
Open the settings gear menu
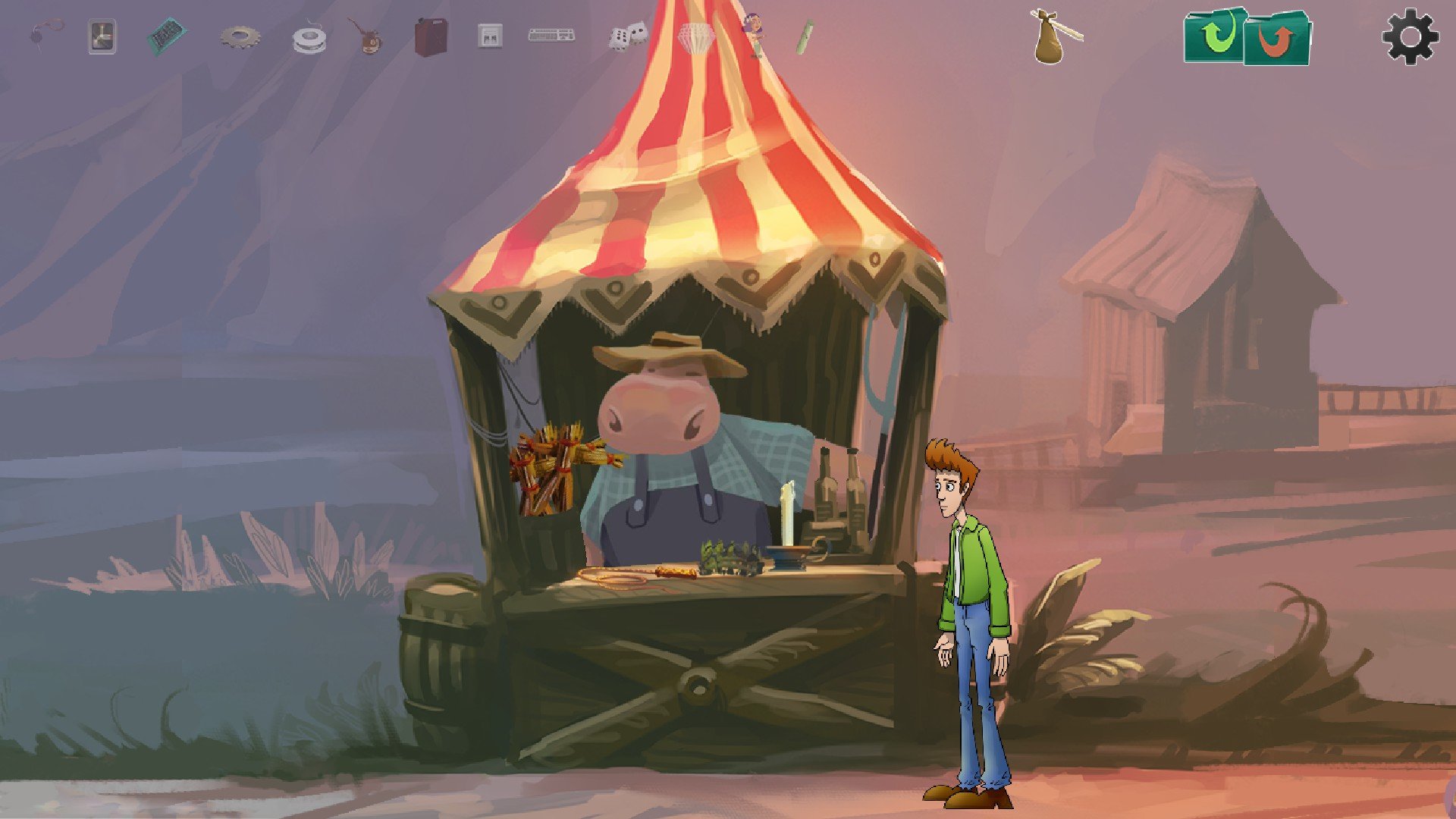click(x=1410, y=36)
